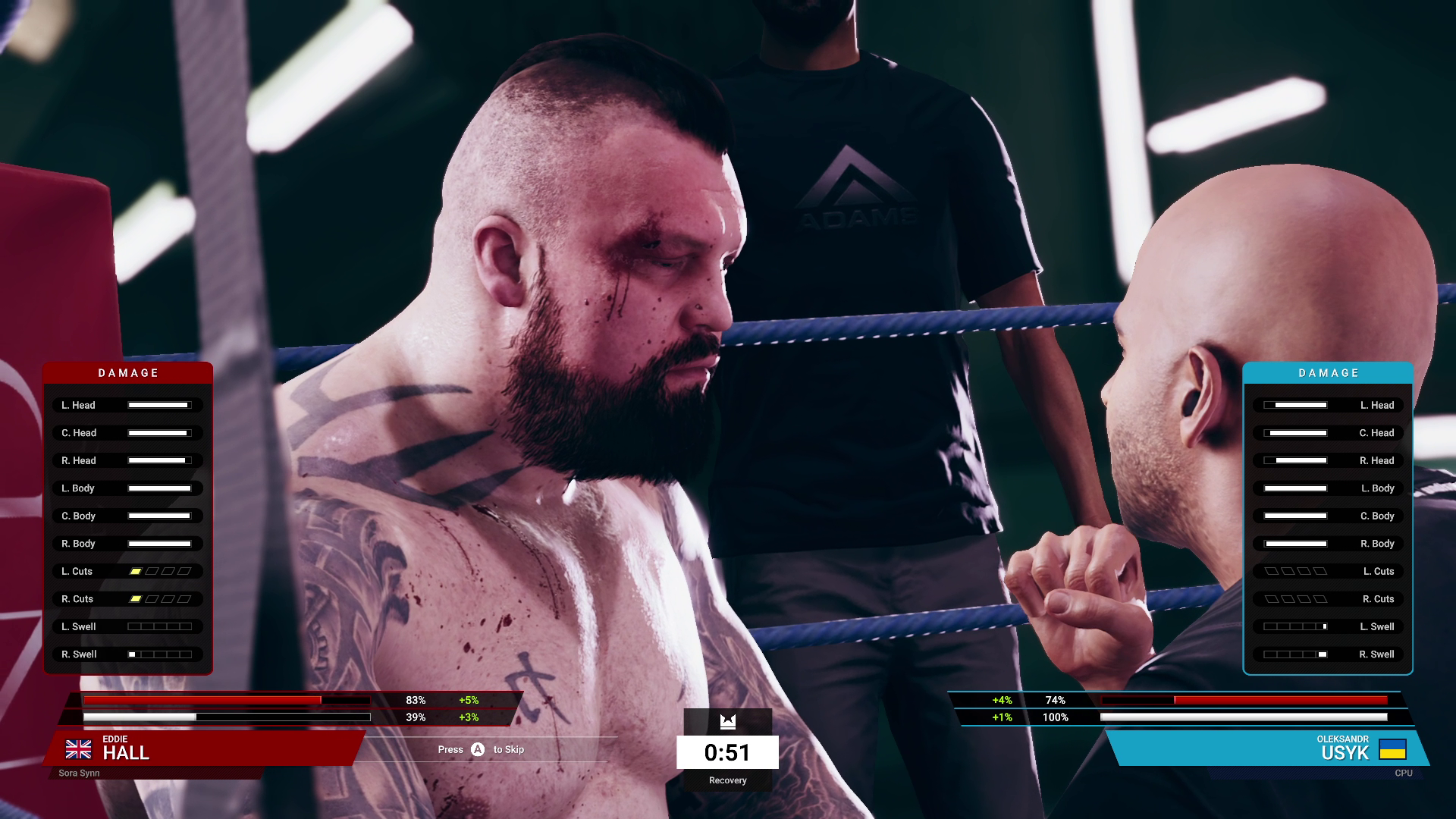Expand the R. Body damage row in Usyk's panel

point(1327,543)
